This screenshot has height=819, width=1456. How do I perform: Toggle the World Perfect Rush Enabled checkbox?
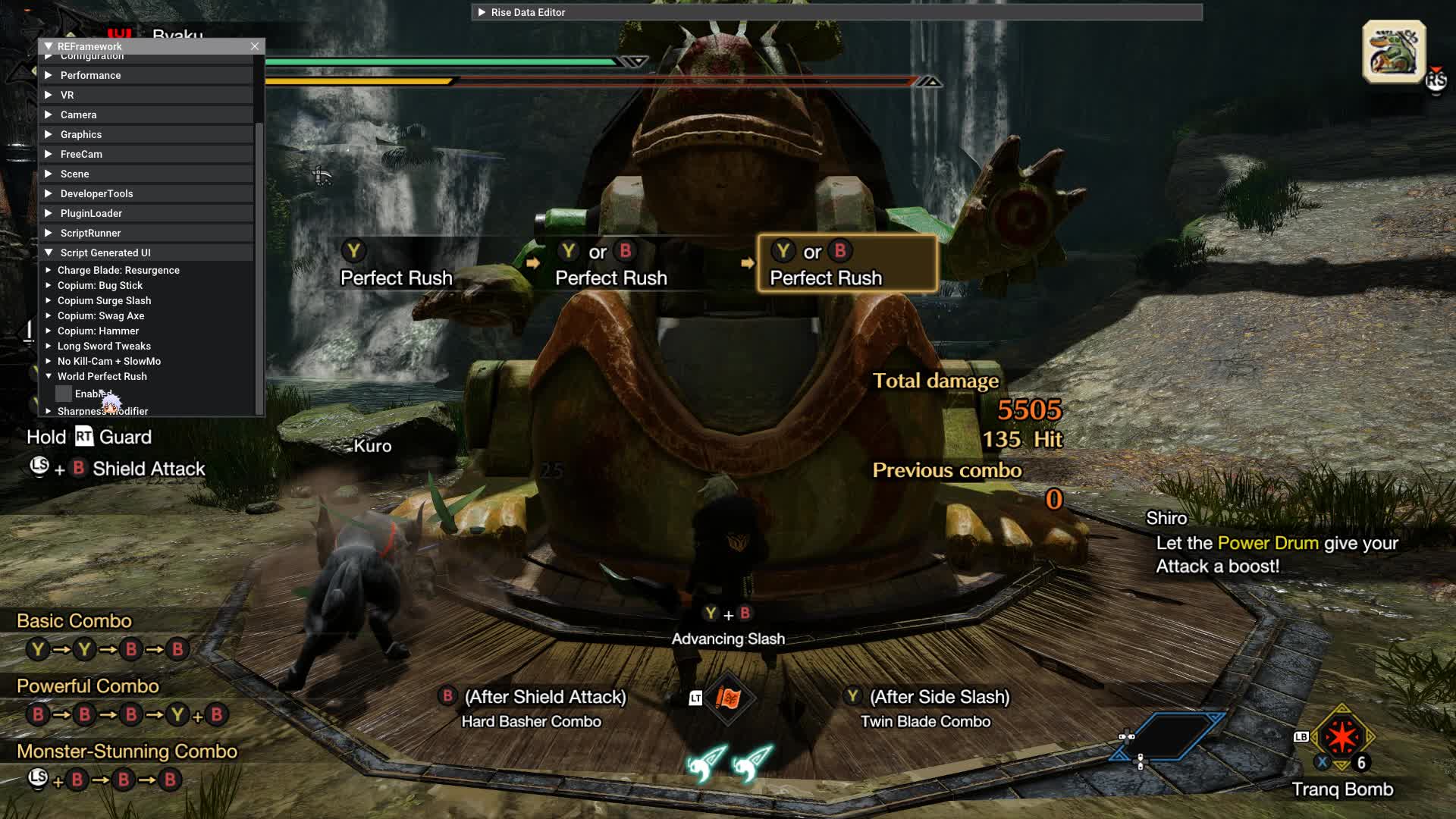(x=64, y=394)
